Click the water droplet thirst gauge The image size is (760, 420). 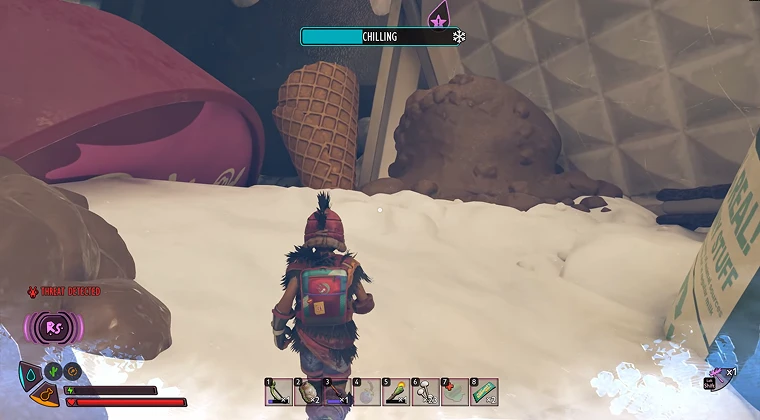pos(30,374)
